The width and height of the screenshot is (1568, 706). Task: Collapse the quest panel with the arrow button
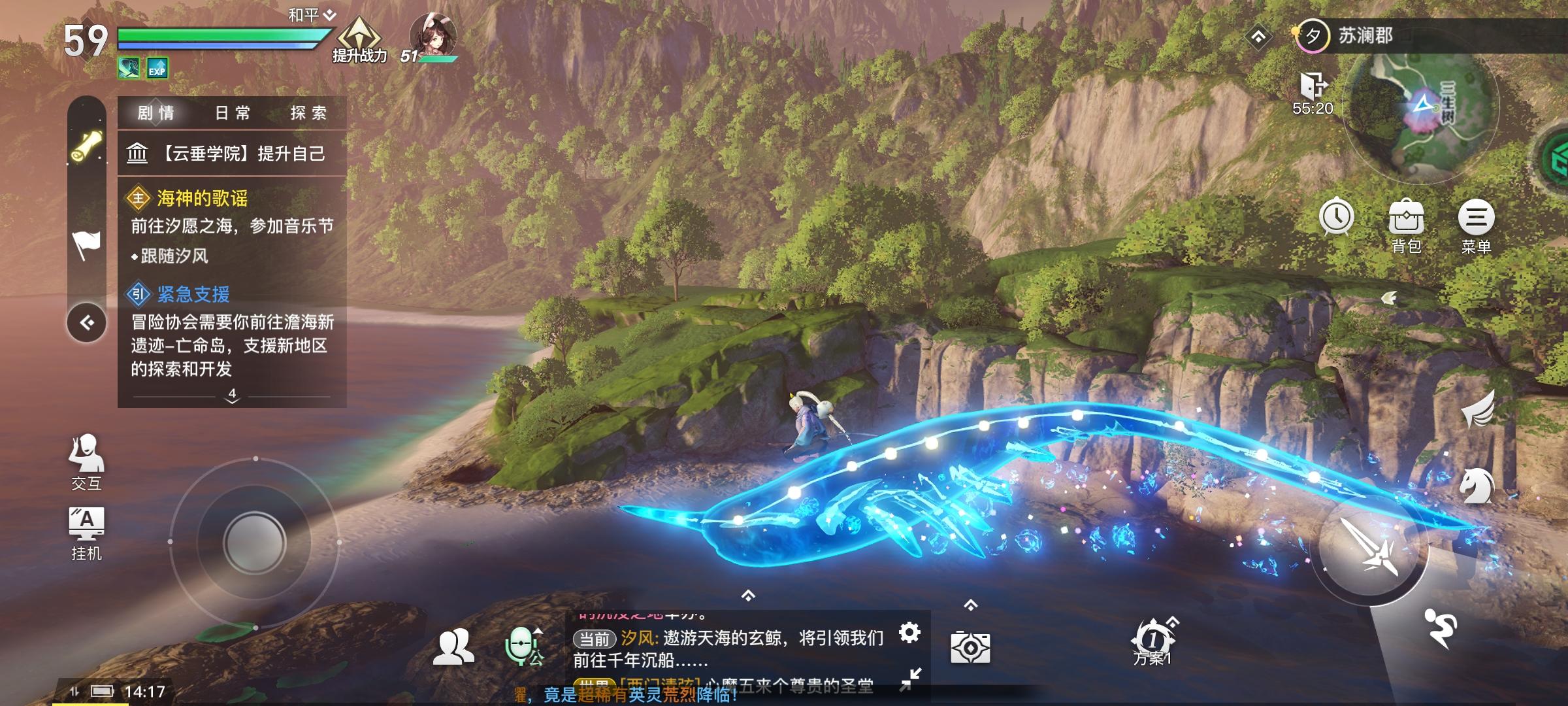click(86, 322)
